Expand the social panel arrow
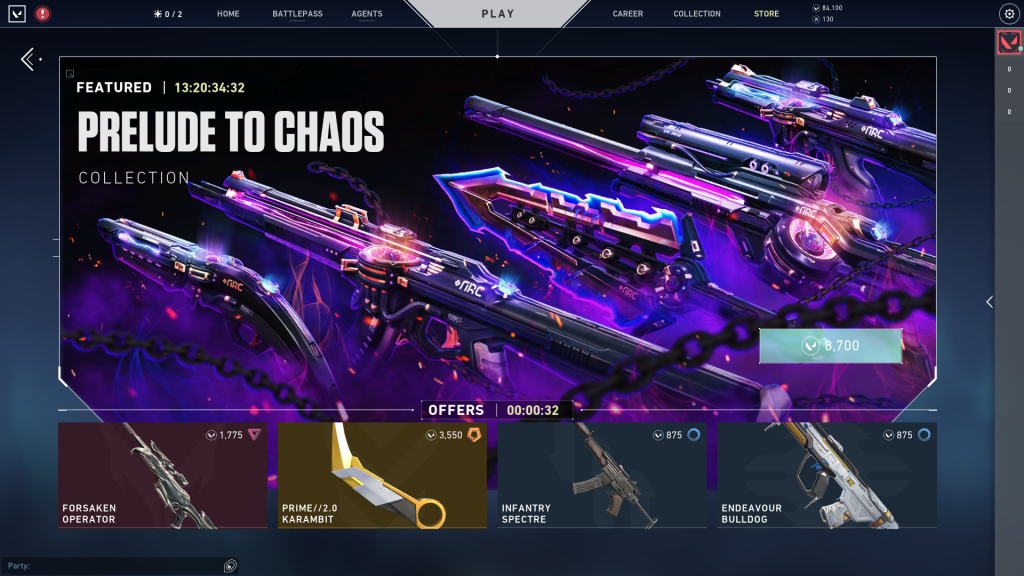The image size is (1024, 576). pyautogui.click(x=989, y=301)
